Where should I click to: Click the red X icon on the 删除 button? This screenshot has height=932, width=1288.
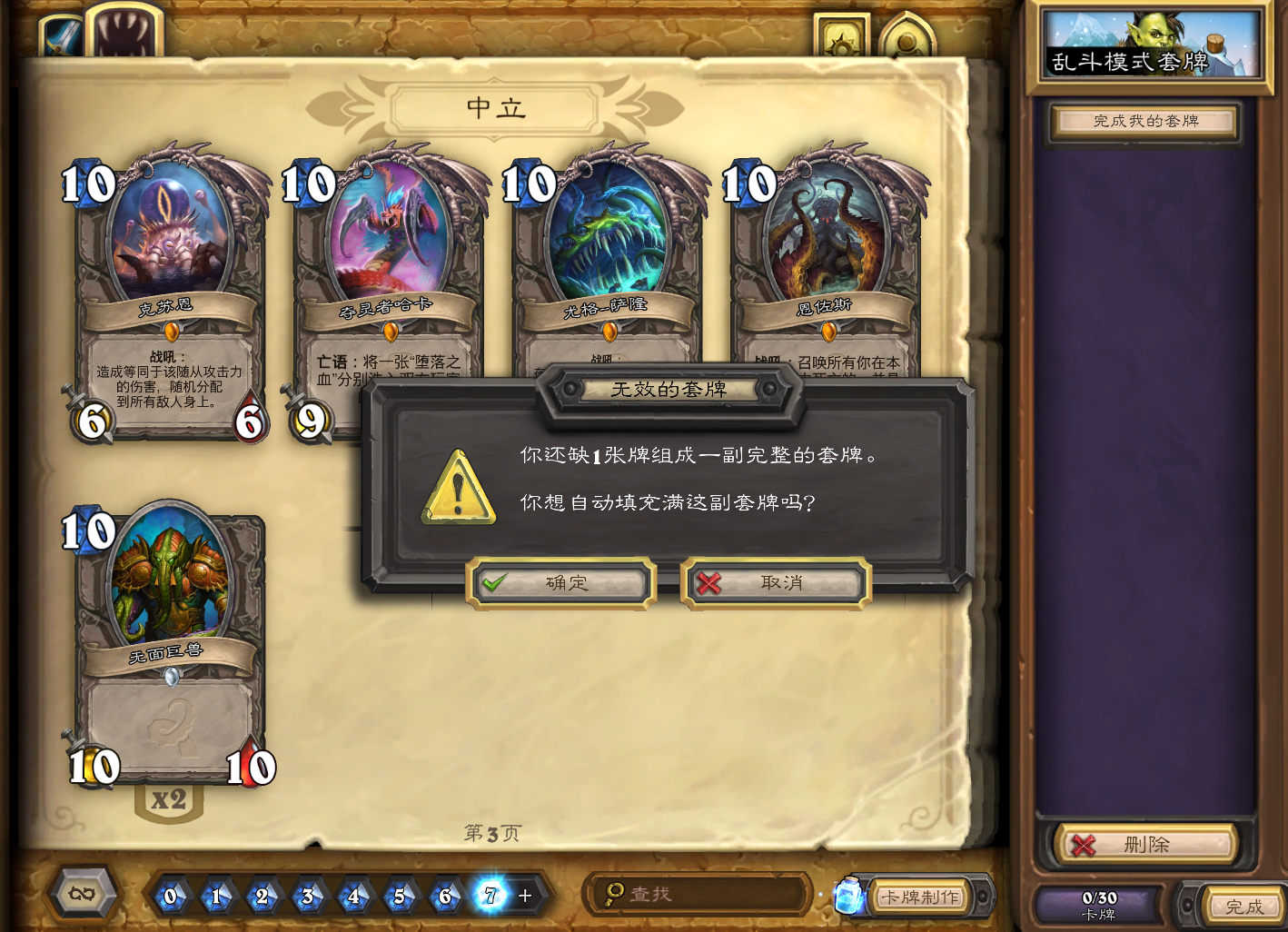pos(1083,845)
